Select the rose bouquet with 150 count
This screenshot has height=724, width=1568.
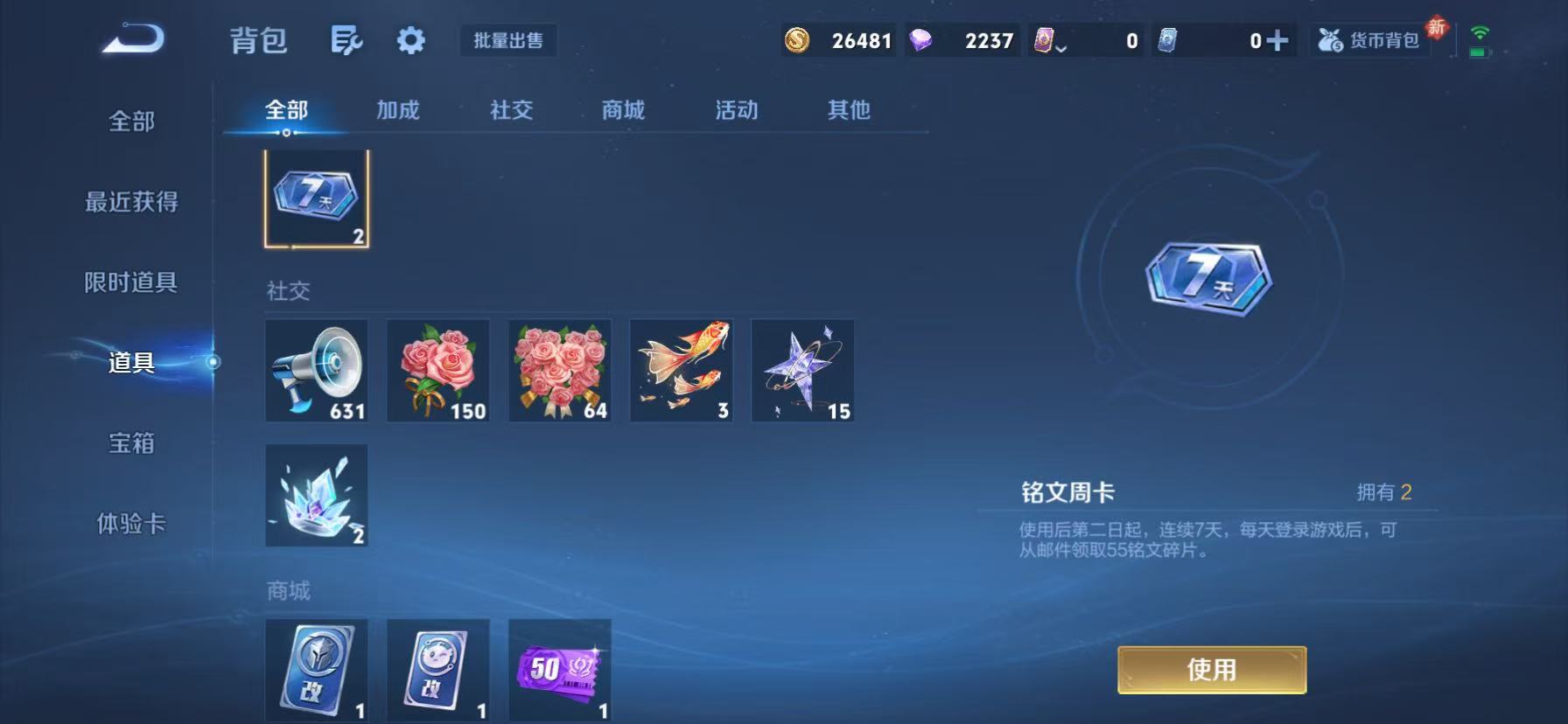[437, 370]
